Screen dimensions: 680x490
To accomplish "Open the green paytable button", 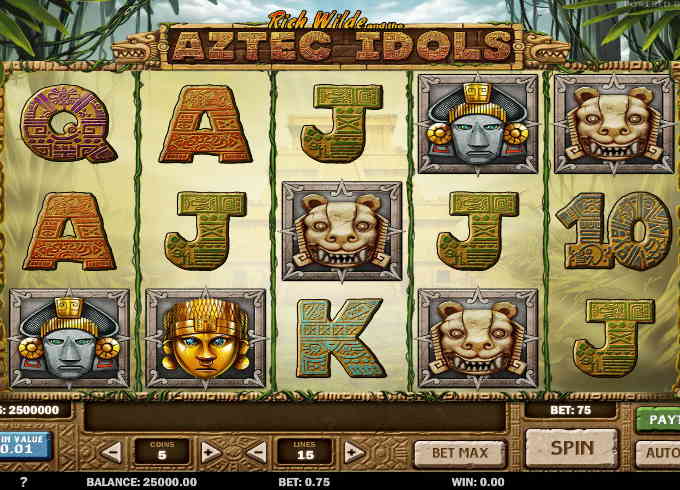I will tap(659, 419).
